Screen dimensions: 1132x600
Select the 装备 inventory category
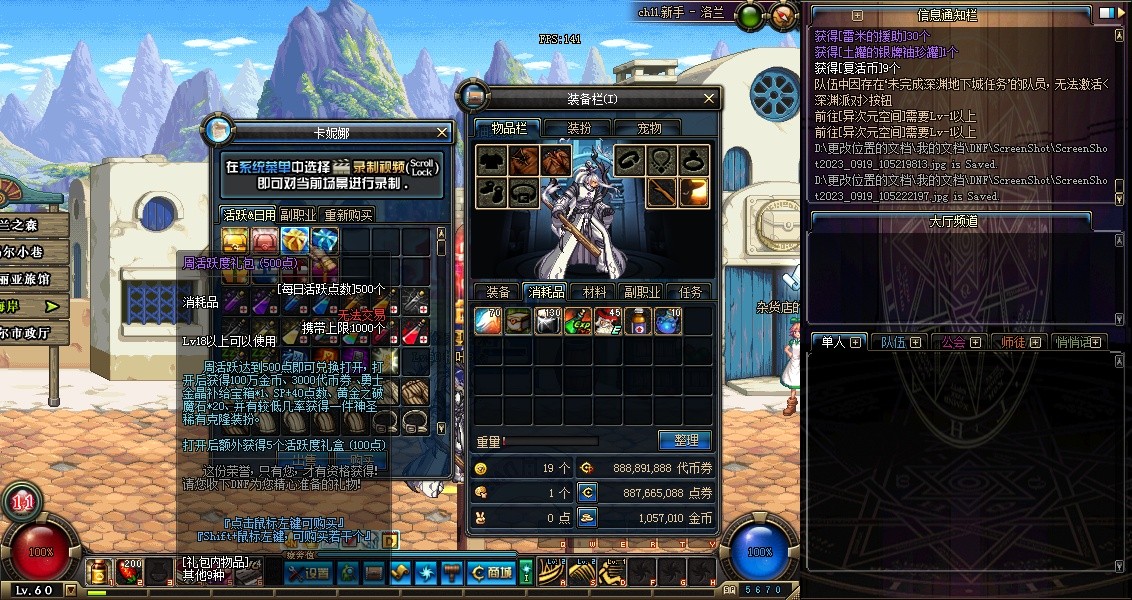pos(498,292)
